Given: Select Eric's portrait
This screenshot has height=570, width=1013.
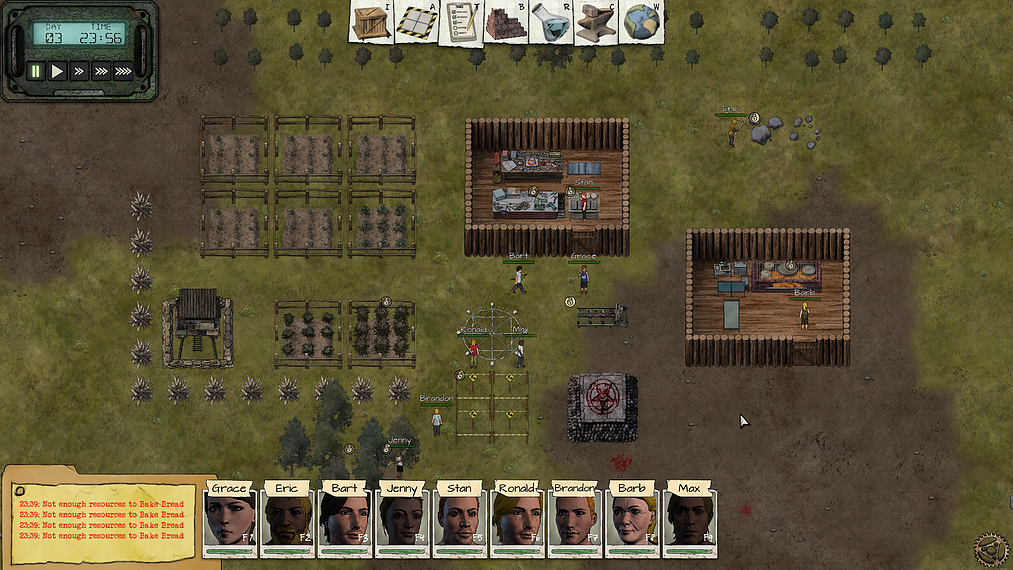Looking at the screenshot, I should pyautogui.click(x=287, y=519).
